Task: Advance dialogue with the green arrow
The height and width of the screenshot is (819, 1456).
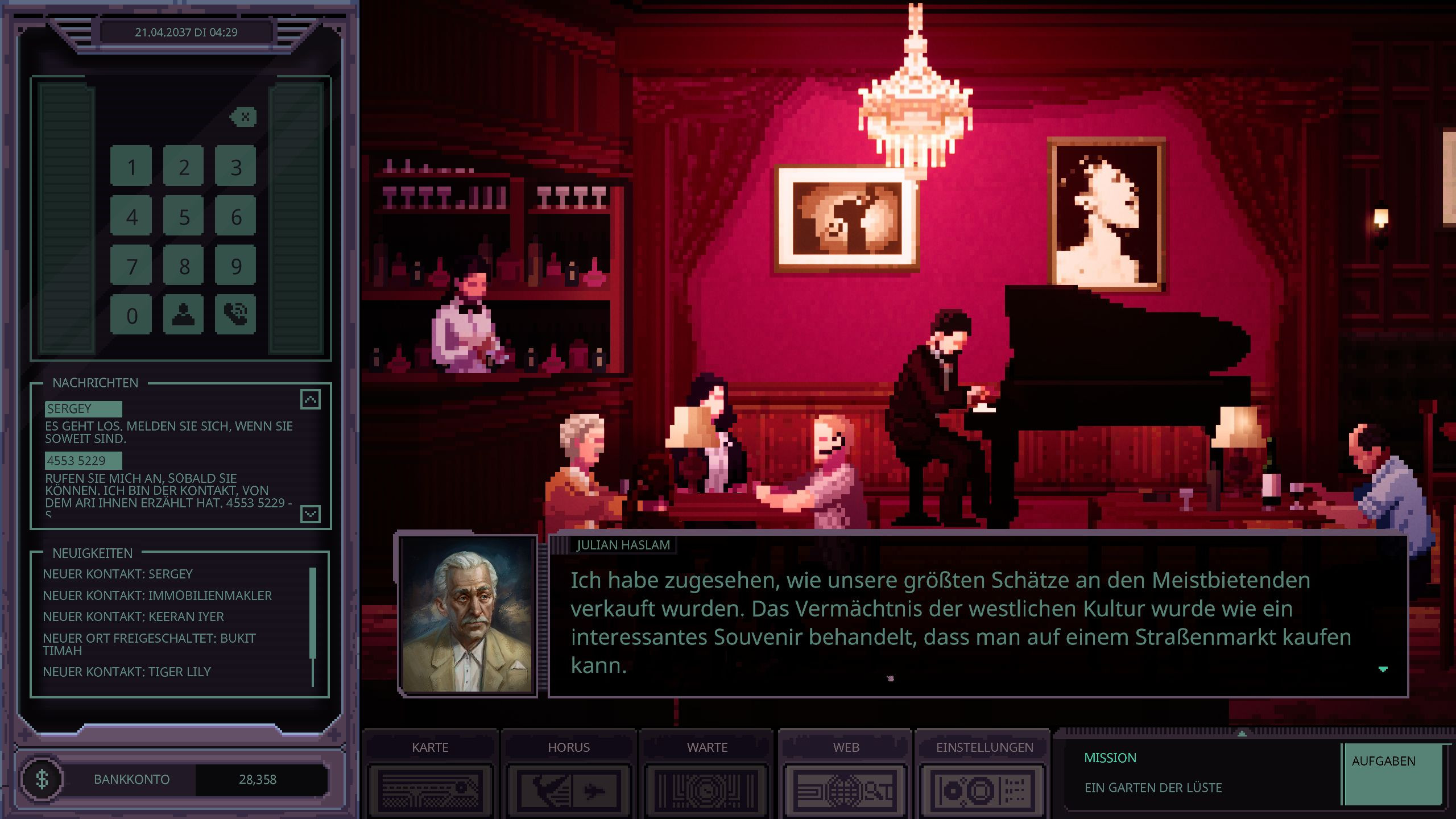Action: click(x=1383, y=669)
